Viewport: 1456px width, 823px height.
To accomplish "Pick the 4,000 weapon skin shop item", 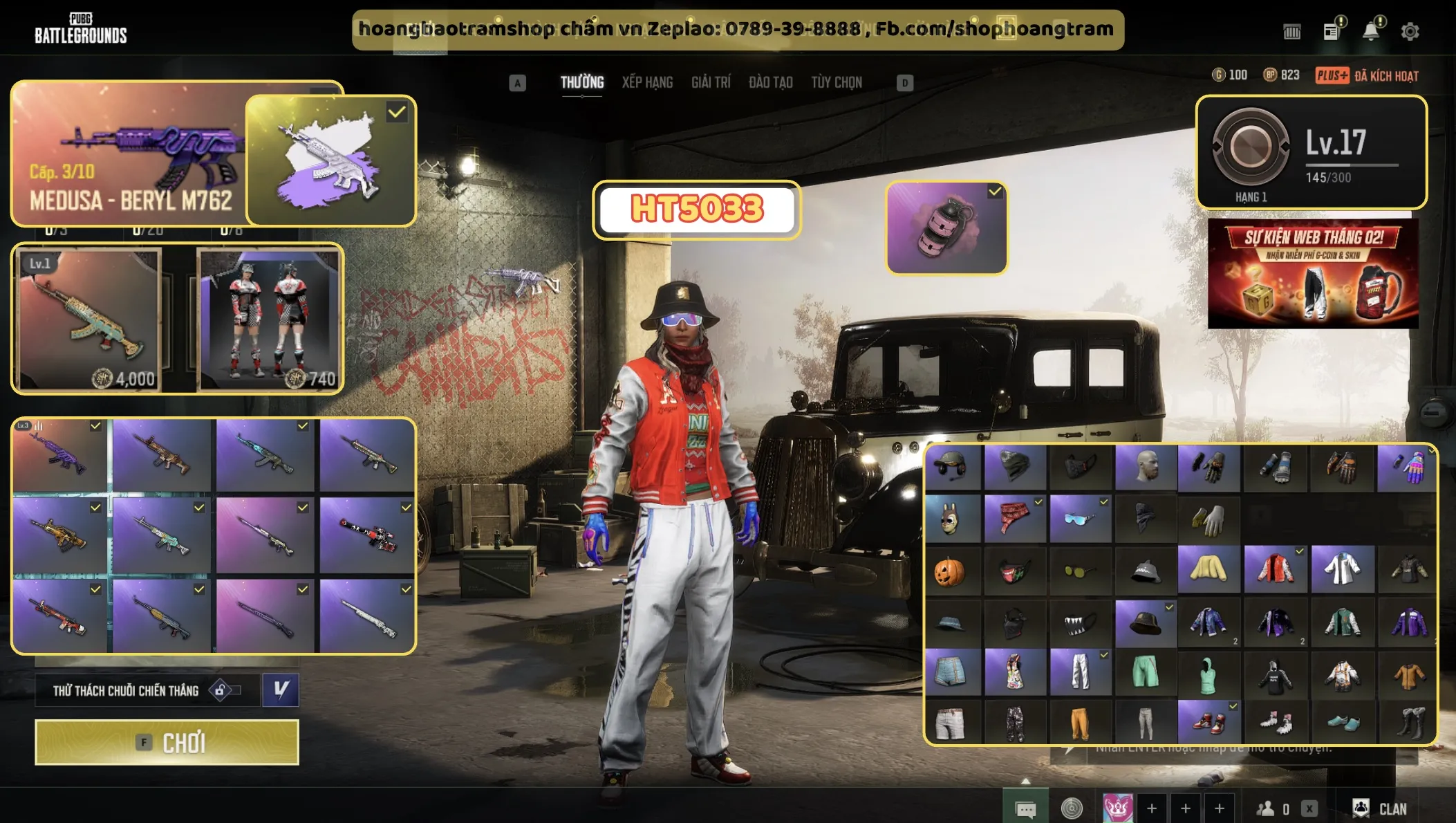I will pos(89,320).
